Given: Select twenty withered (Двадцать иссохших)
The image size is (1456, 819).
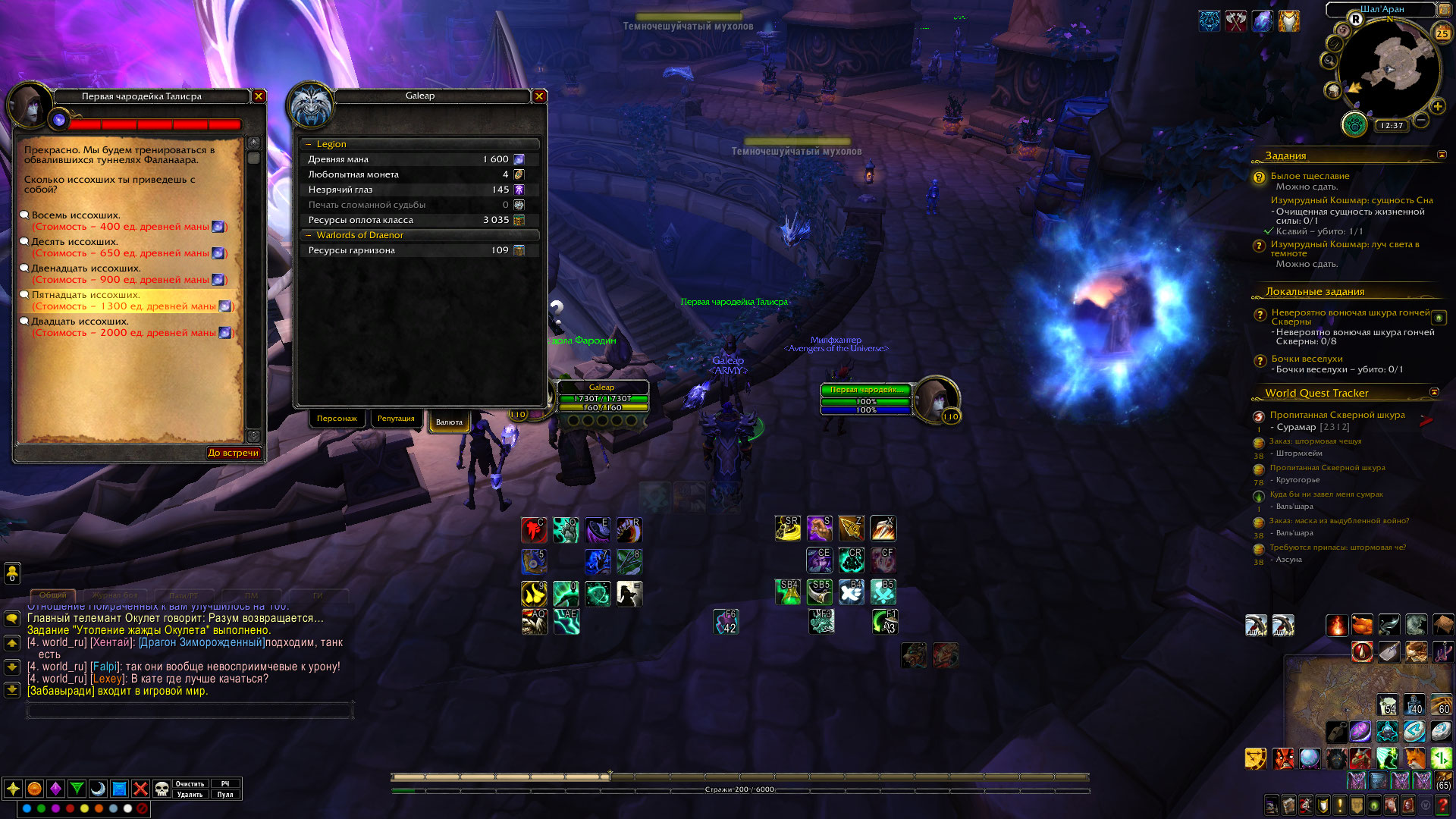Looking at the screenshot, I should click(80, 322).
